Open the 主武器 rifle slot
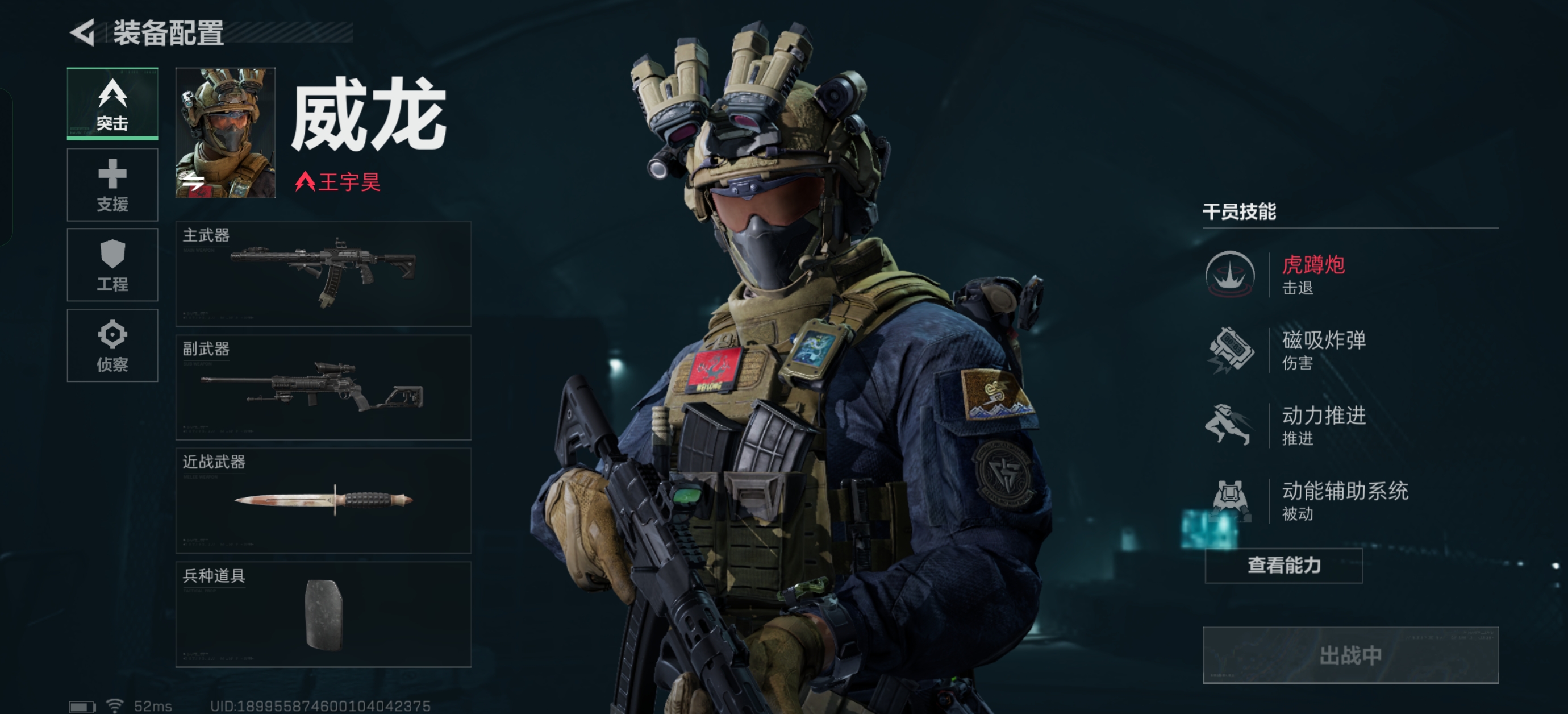The height and width of the screenshot is (714, 1568). [323, 273]
